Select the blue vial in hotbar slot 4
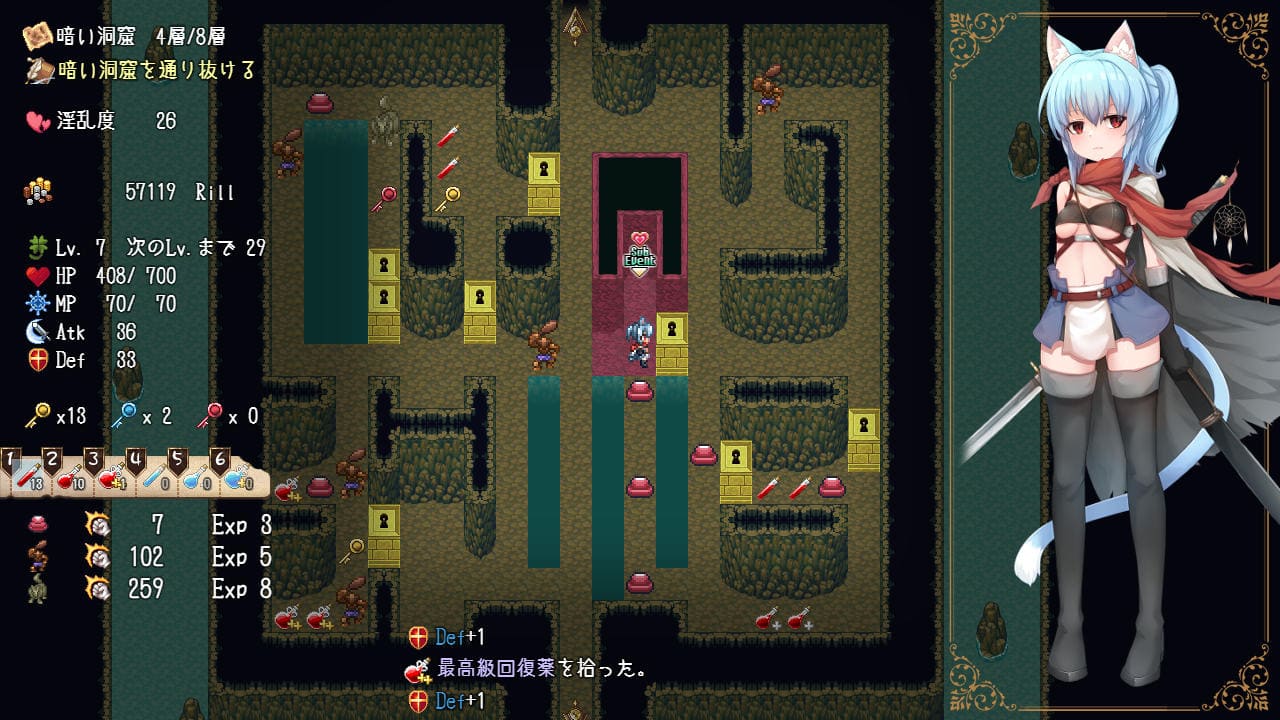Screen dimensions: 1280x720 pyautogui.click(x=153, y=476)
